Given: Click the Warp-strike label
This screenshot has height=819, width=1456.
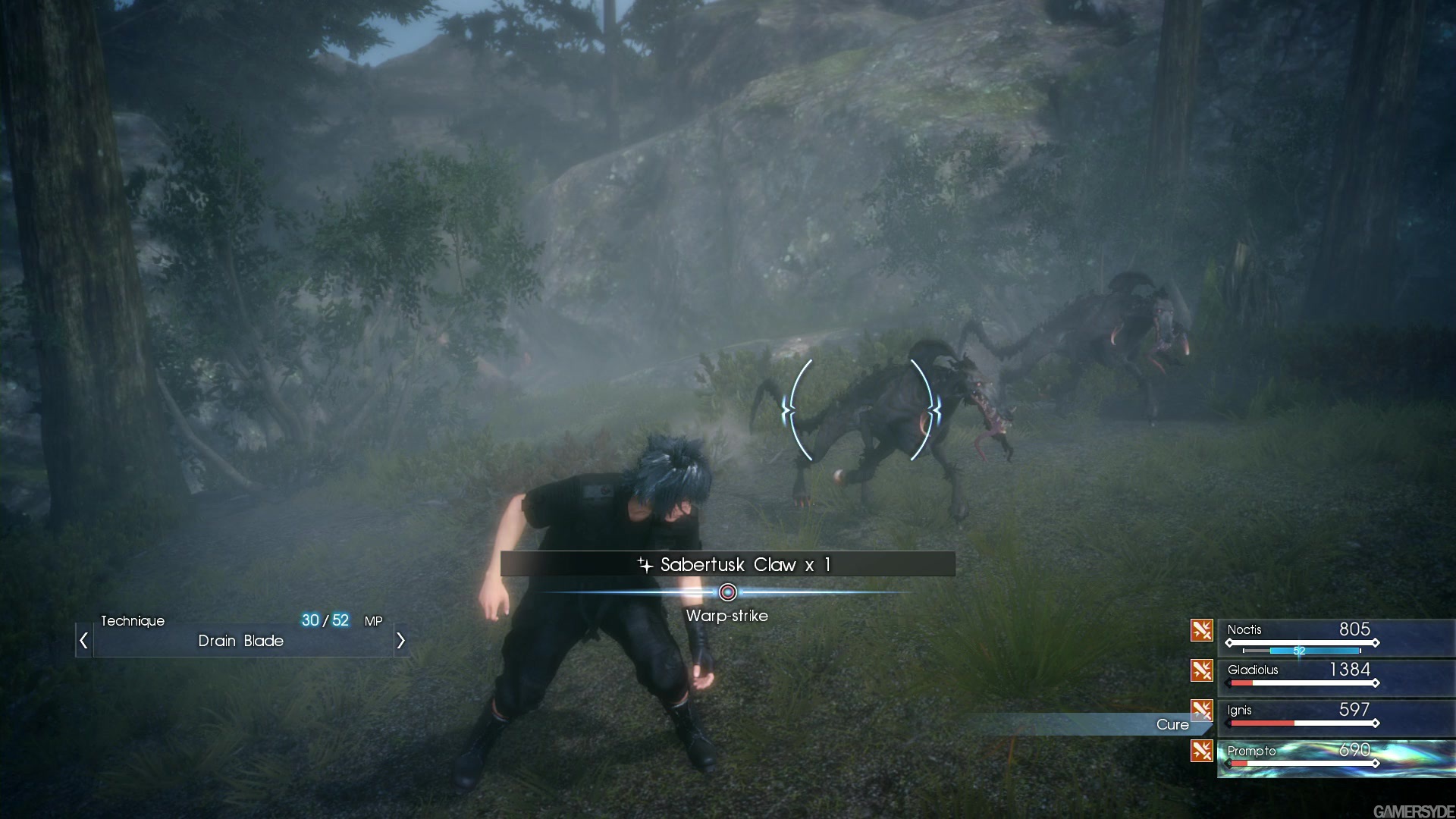Looking at the screenshot, I should pos(726,616).
